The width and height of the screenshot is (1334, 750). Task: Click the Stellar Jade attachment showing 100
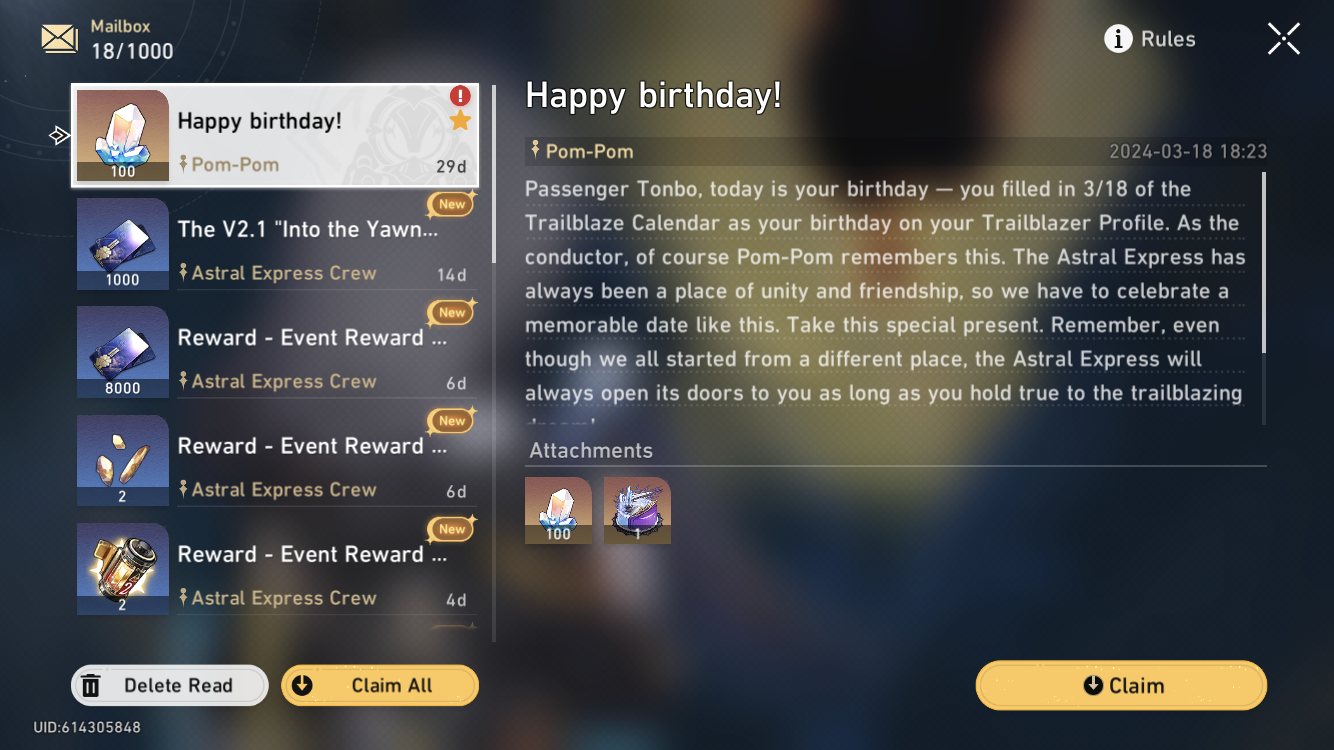[558, 510]
